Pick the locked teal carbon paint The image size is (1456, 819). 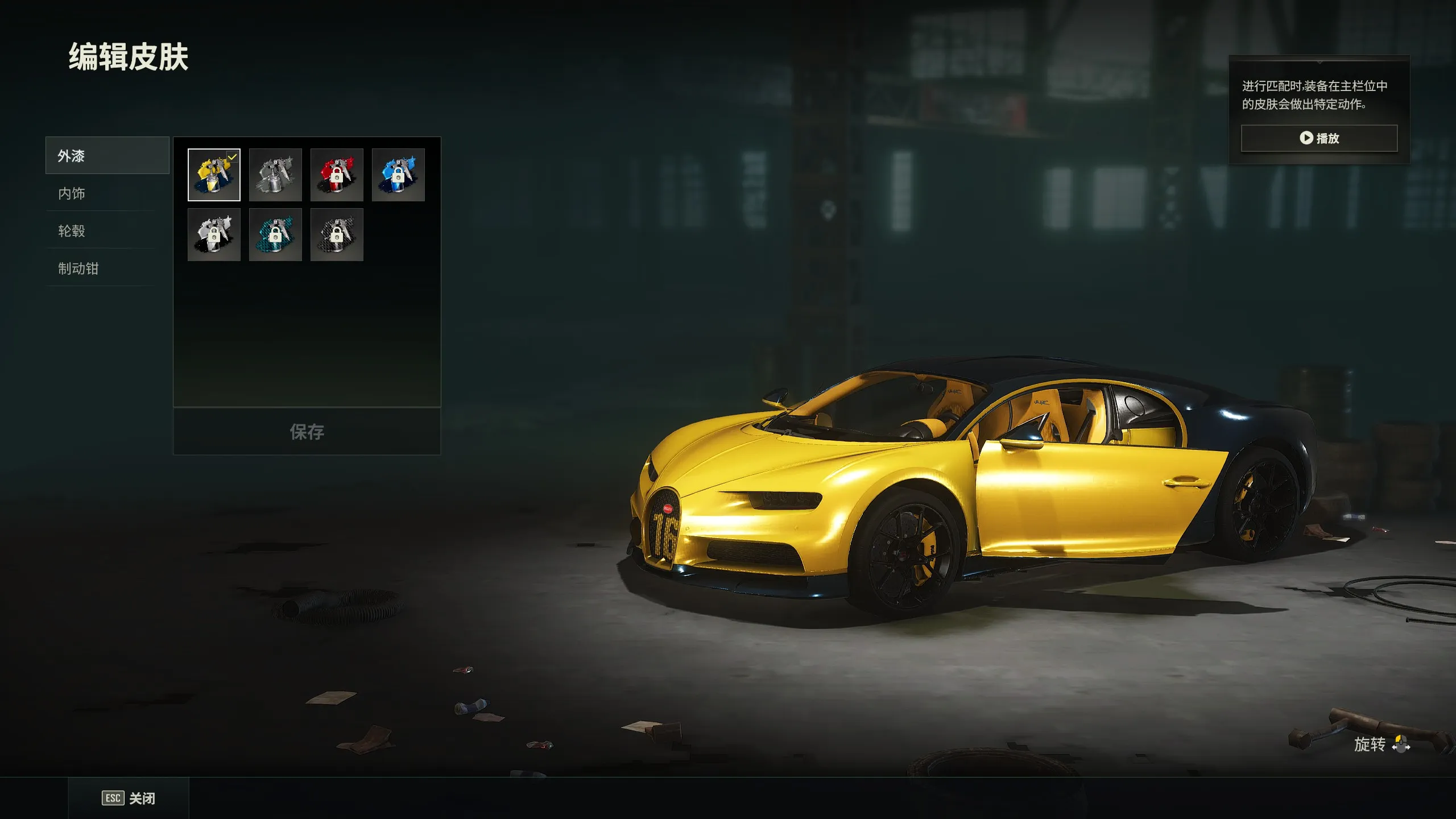point(275,234)
